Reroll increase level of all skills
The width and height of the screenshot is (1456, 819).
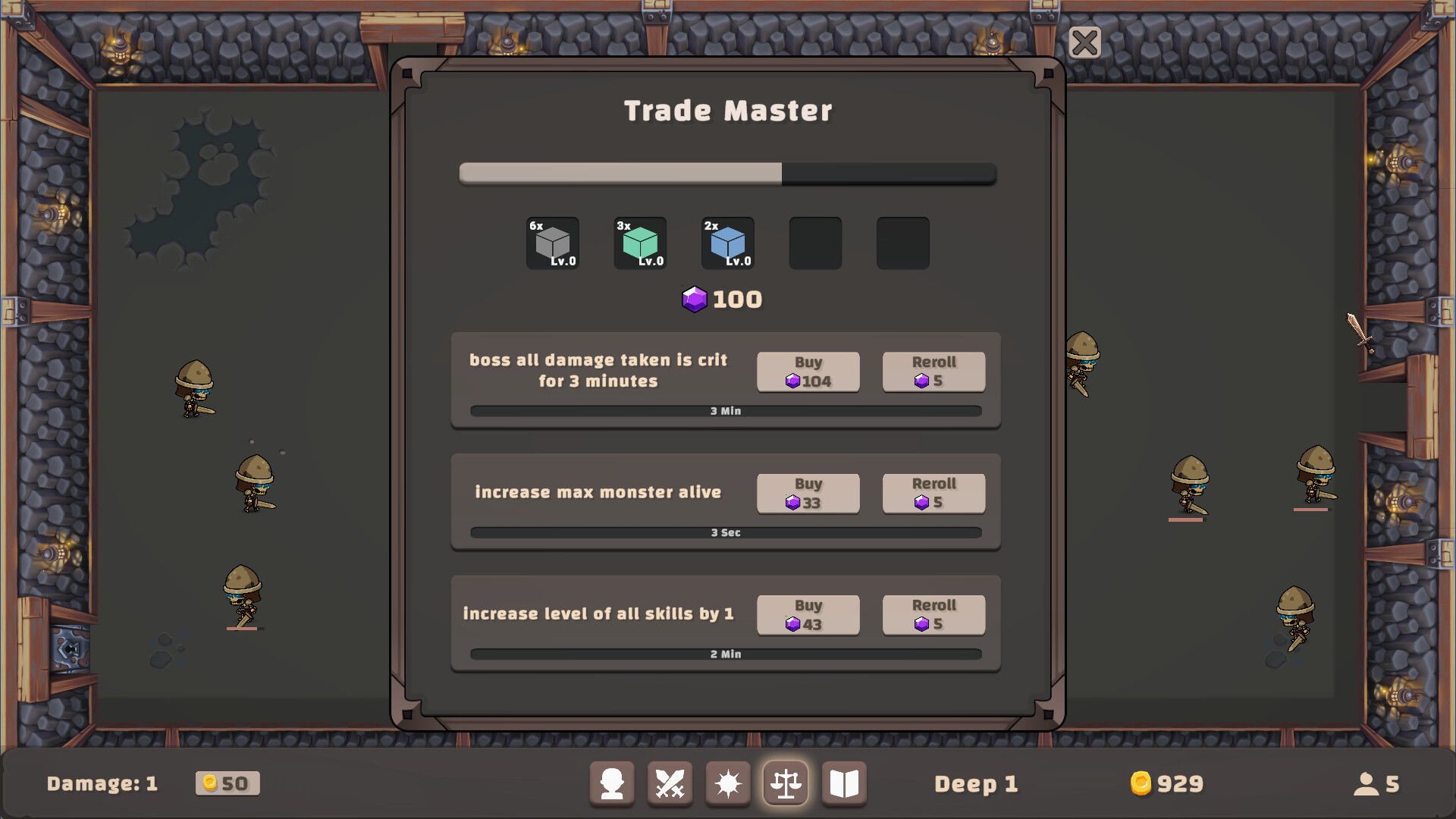(933, 615)
